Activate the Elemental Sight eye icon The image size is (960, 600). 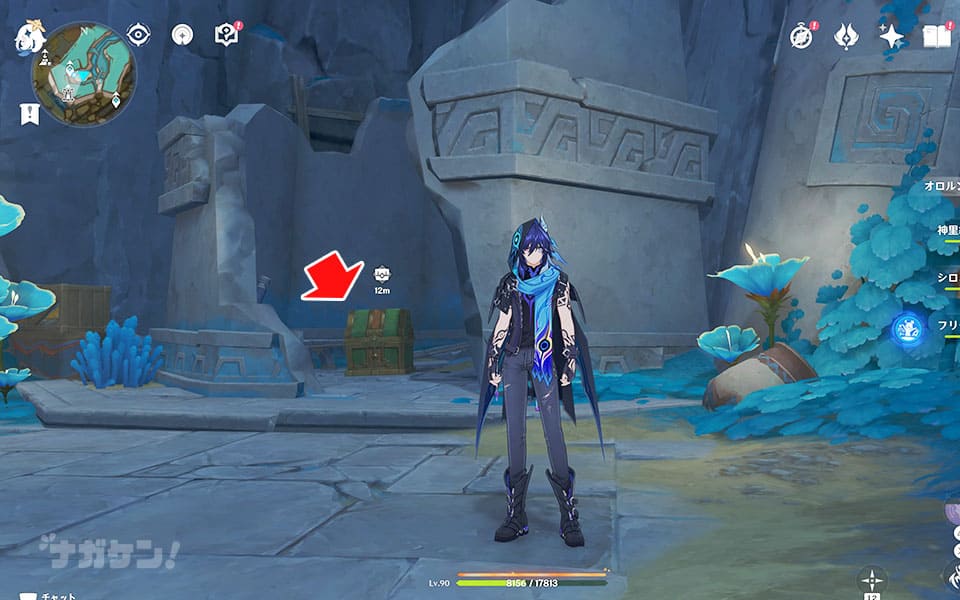click(138, 34)
